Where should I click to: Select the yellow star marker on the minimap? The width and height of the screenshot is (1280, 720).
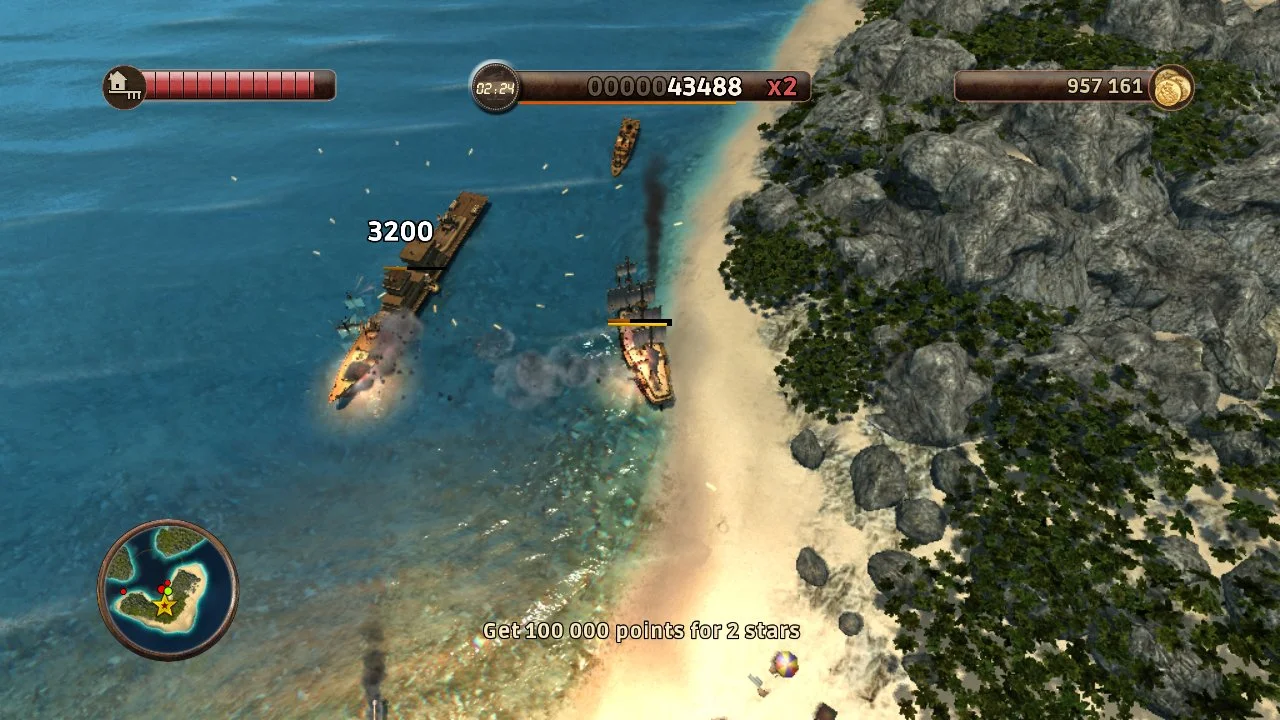click(x=165, y=605)
